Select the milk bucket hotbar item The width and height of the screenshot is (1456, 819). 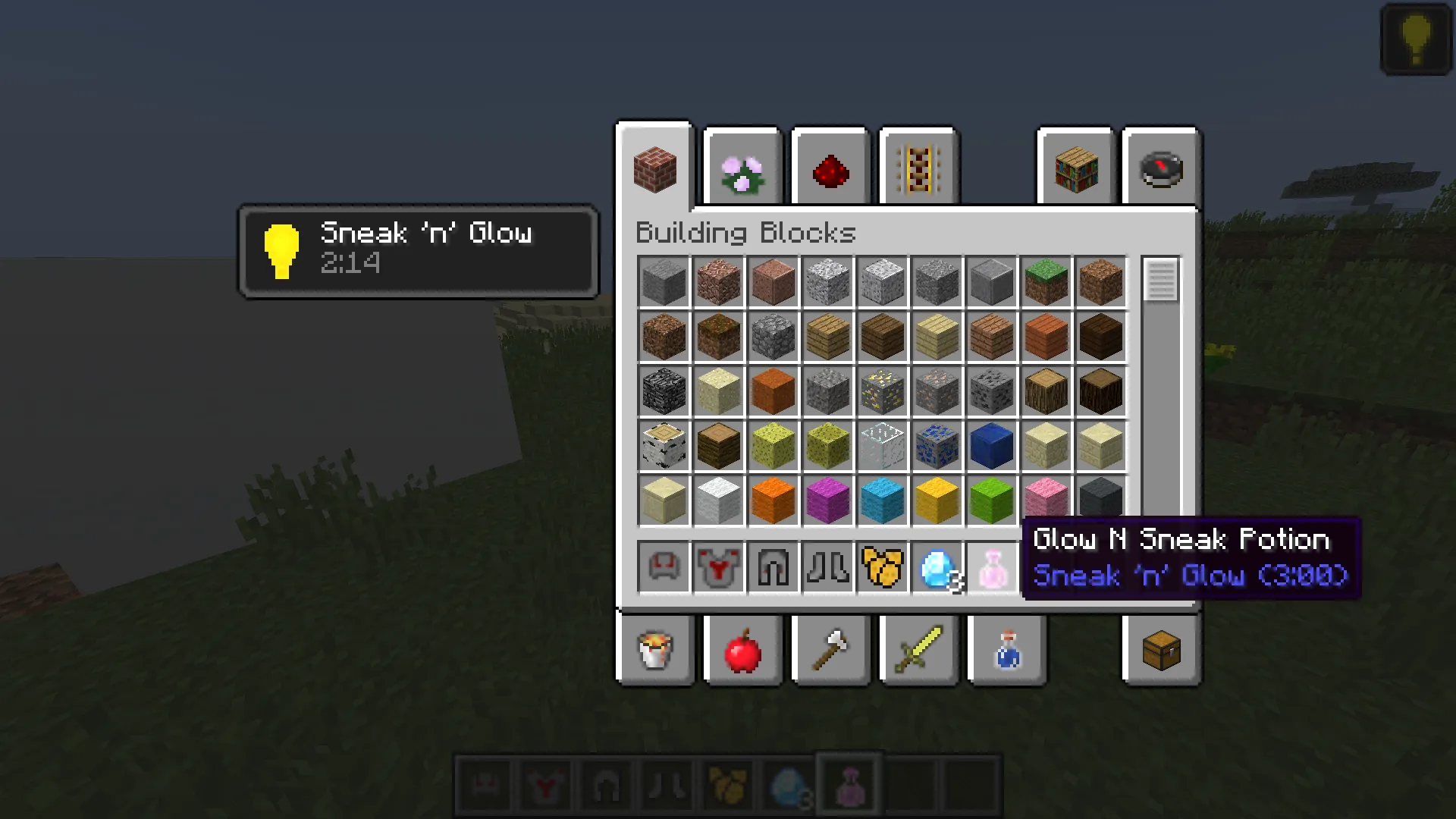(x=655, y=650)
